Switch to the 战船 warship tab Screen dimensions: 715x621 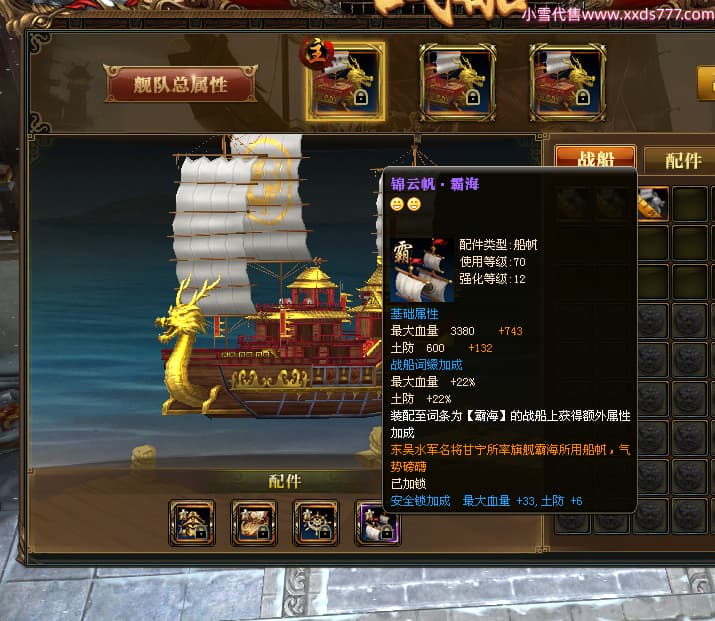(x=595, y=160)
